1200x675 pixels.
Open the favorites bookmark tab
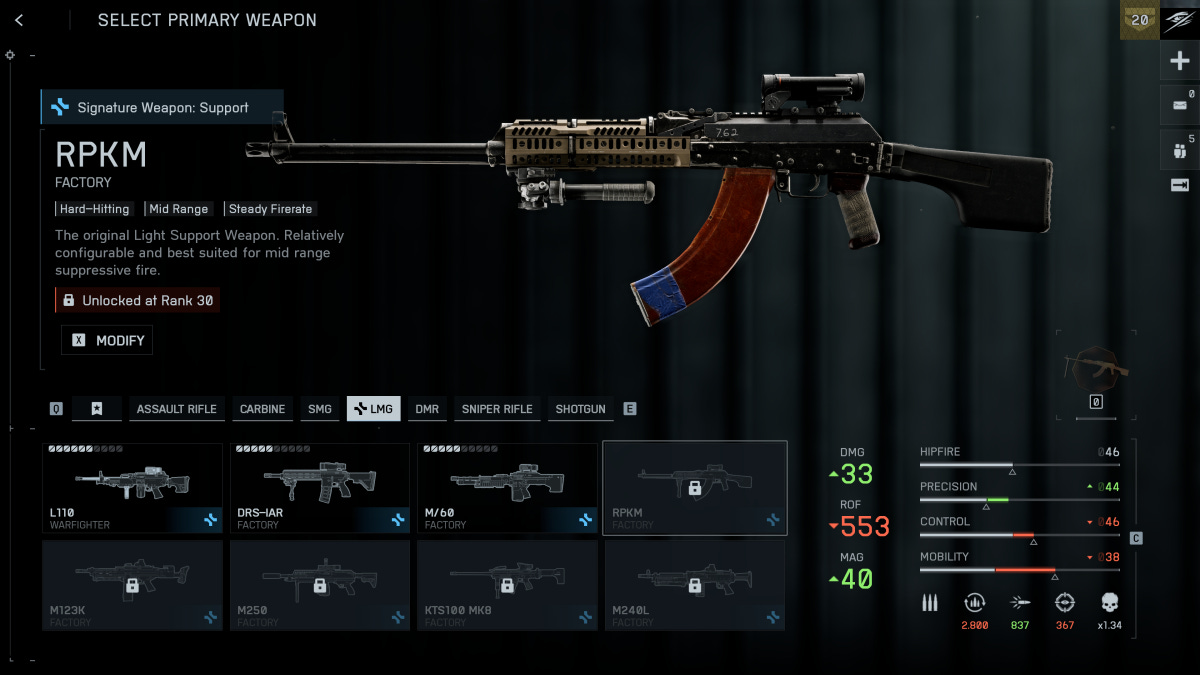[97, 409]
